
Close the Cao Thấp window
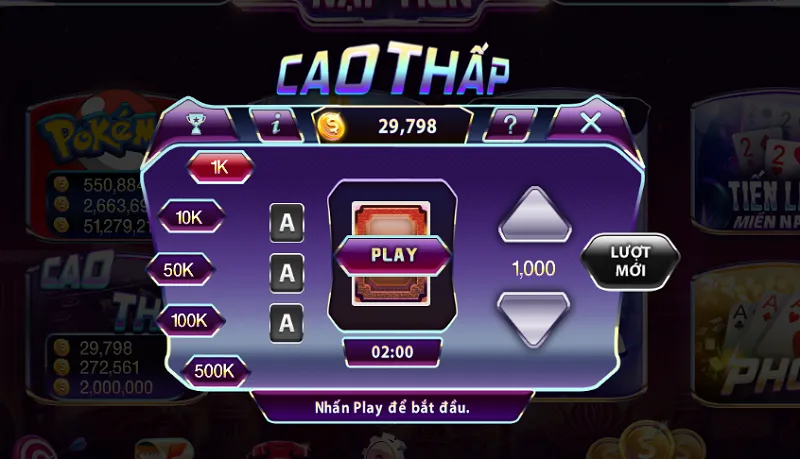(x=591, y=123)
